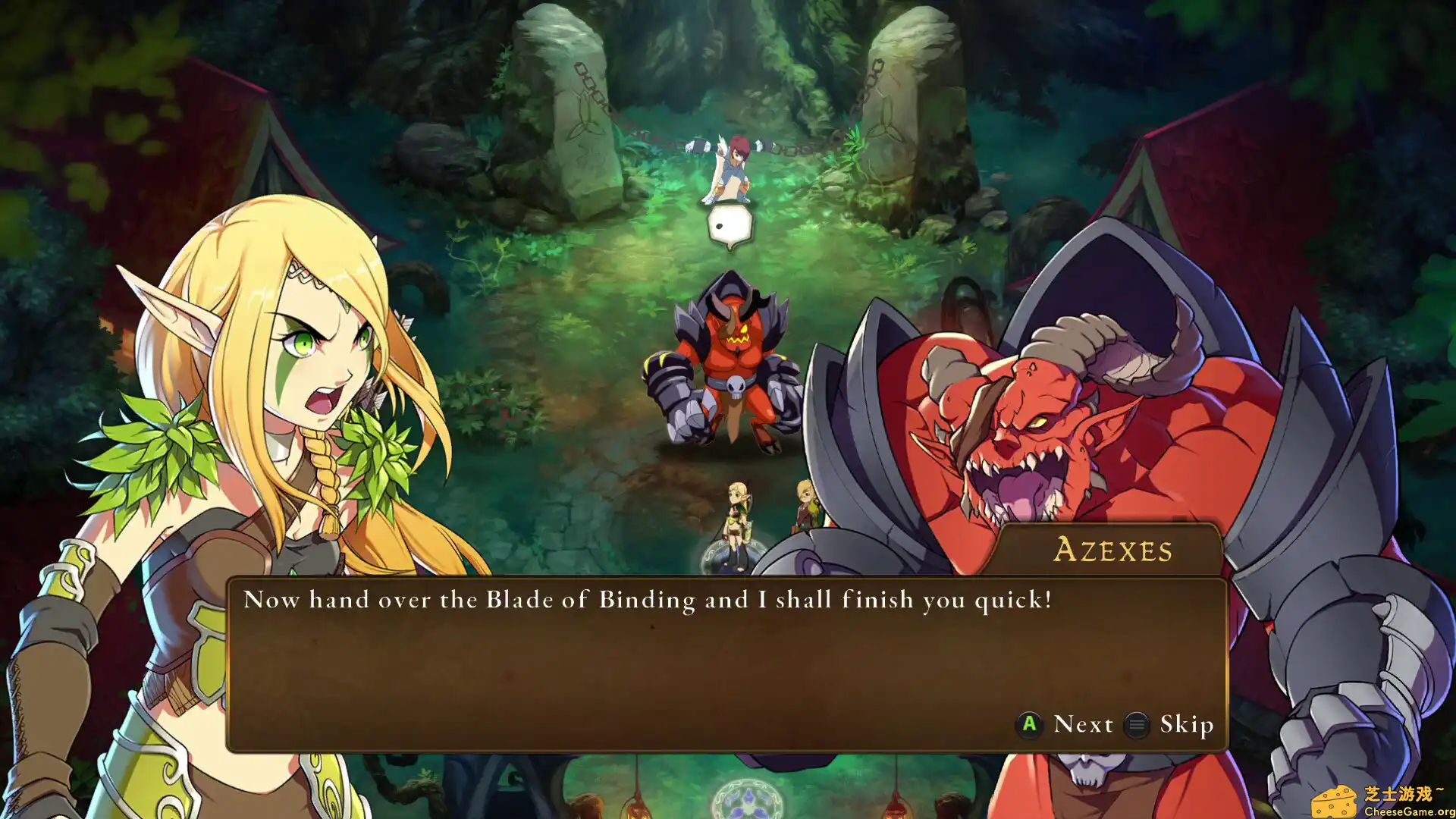
Task: Select the speech bubble above the chained prisoner
Action: click(x=730, y=224)
